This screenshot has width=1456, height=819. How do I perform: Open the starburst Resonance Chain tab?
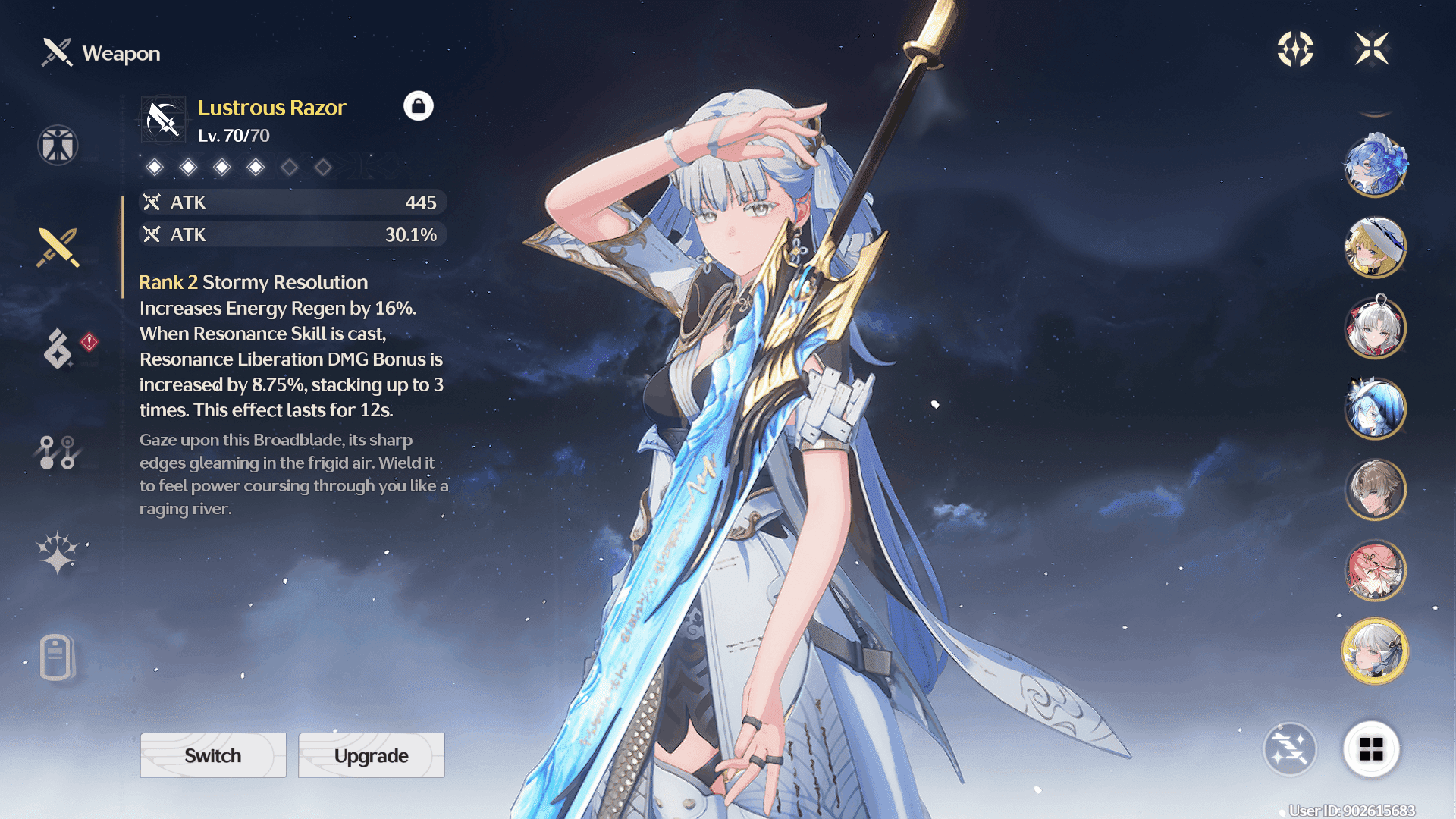tap(58, 552)
